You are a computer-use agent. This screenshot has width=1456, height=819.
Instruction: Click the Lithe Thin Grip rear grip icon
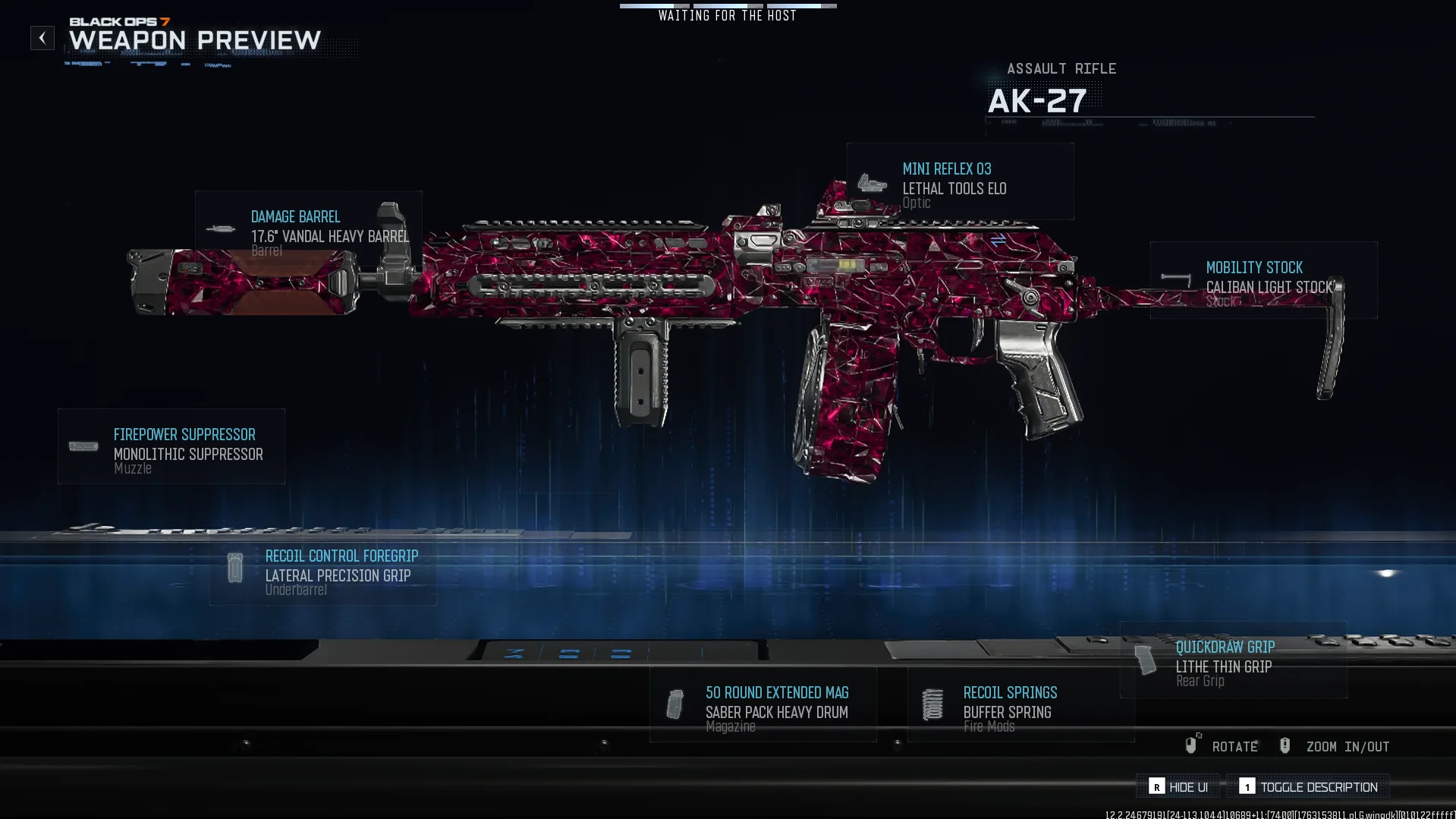[x=1144, y=659]
